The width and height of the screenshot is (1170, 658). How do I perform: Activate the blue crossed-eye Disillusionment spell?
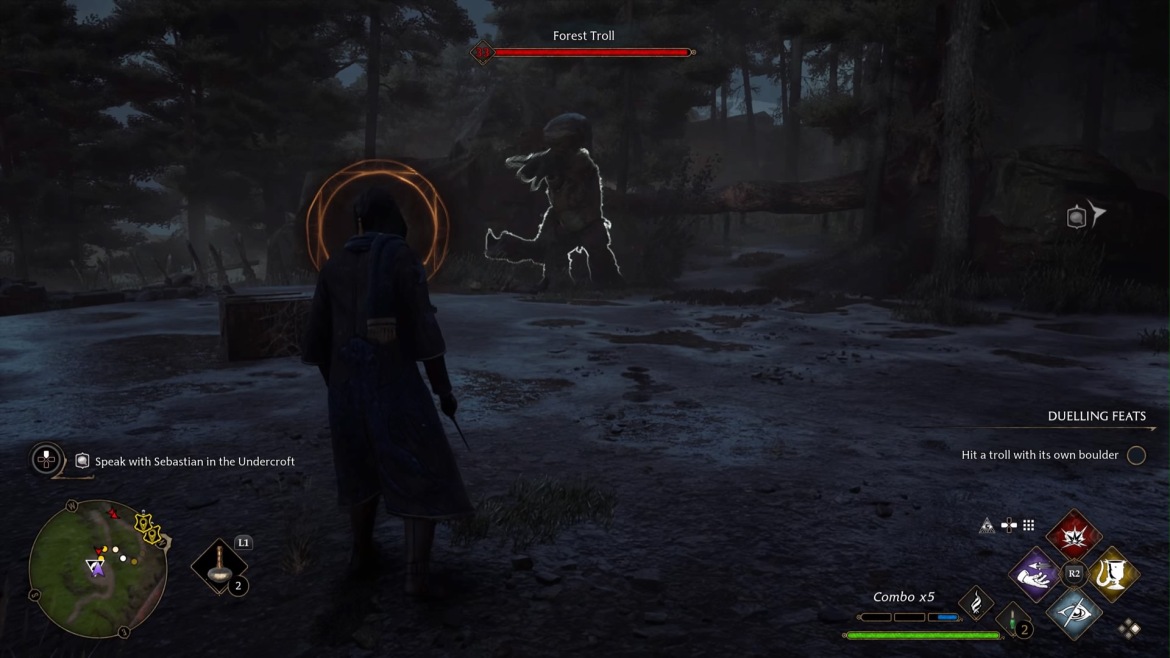point(1074,612)
